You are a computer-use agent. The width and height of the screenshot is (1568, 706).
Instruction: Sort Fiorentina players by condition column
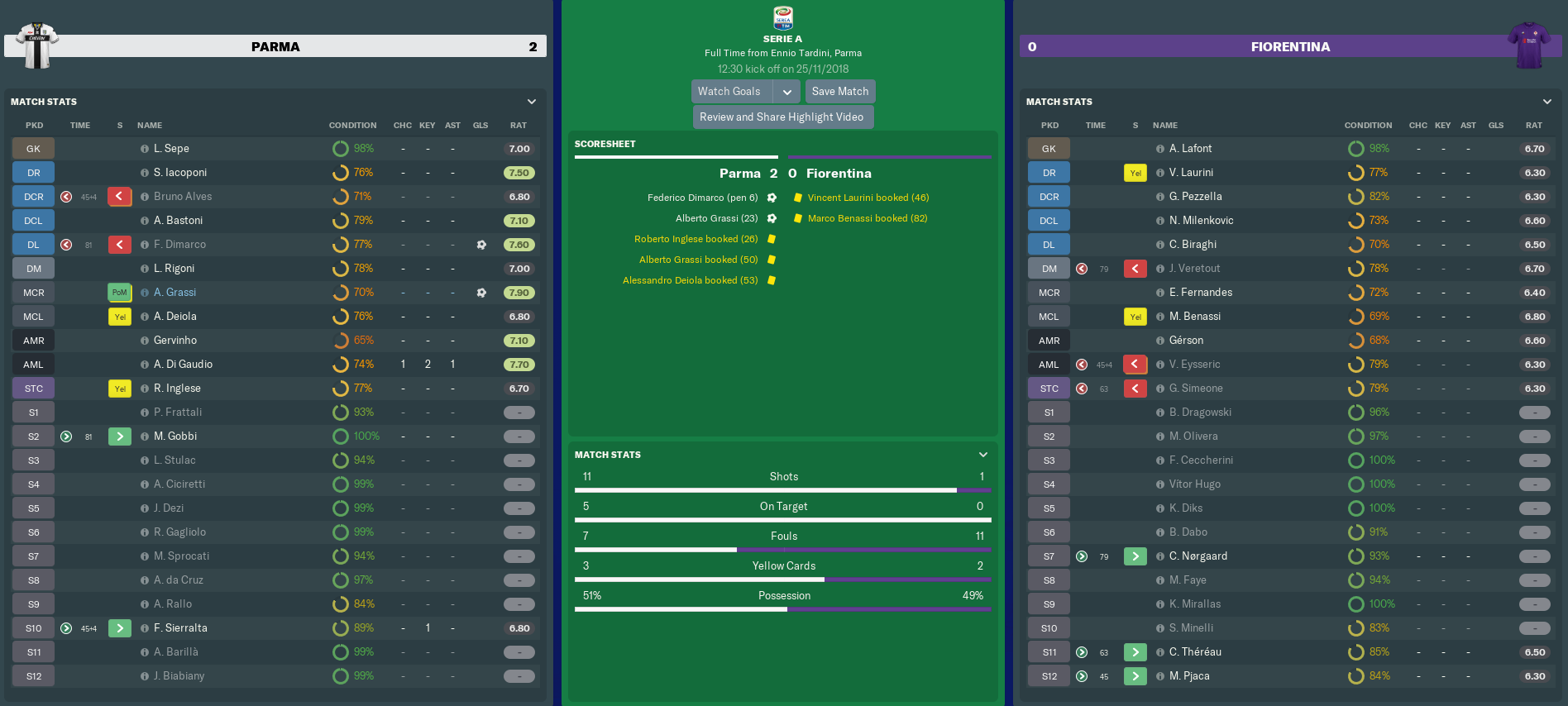click(1368, 126)
